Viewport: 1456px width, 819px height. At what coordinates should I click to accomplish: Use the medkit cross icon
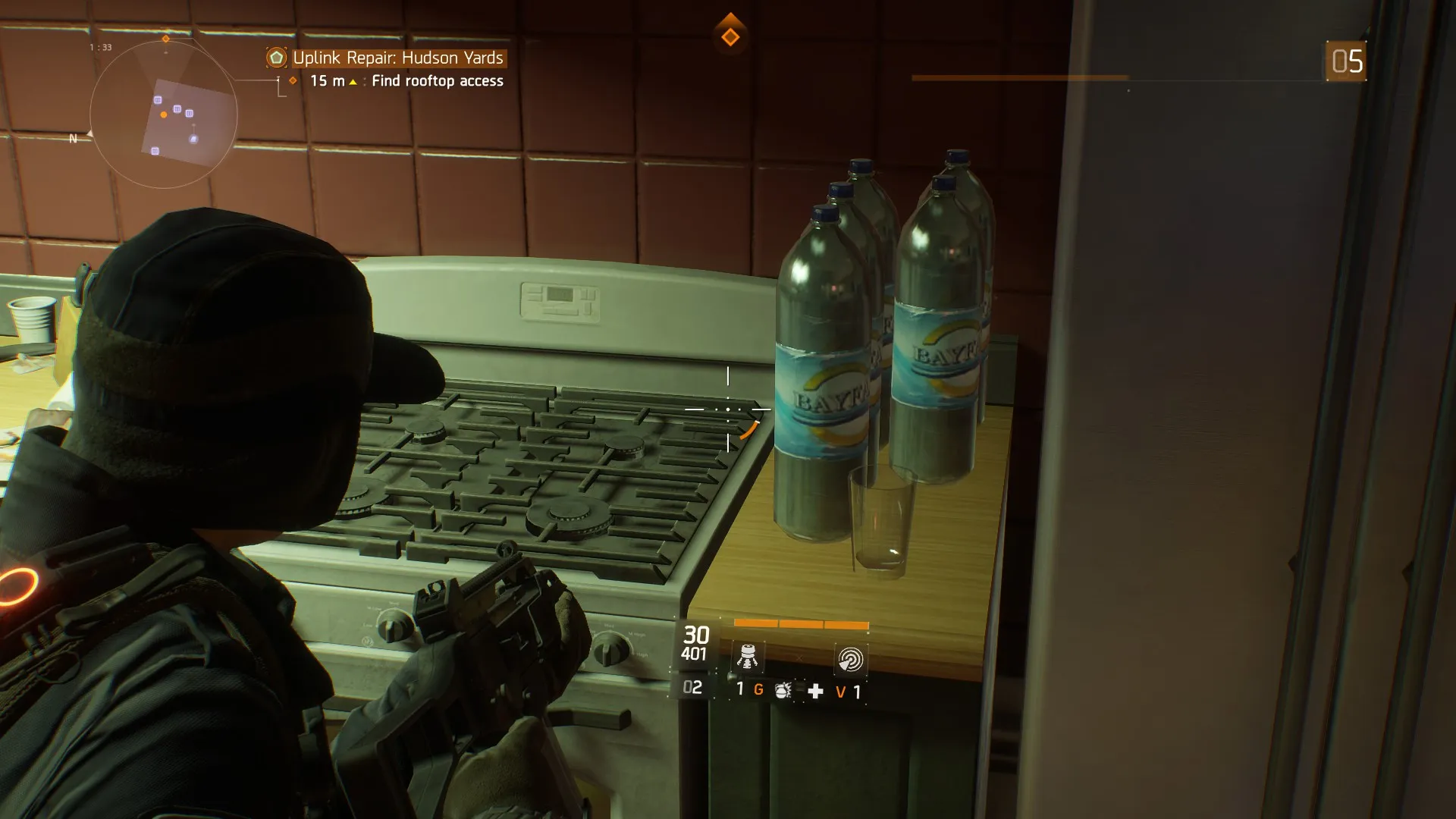pyautogui.click(x=815, y=691)
